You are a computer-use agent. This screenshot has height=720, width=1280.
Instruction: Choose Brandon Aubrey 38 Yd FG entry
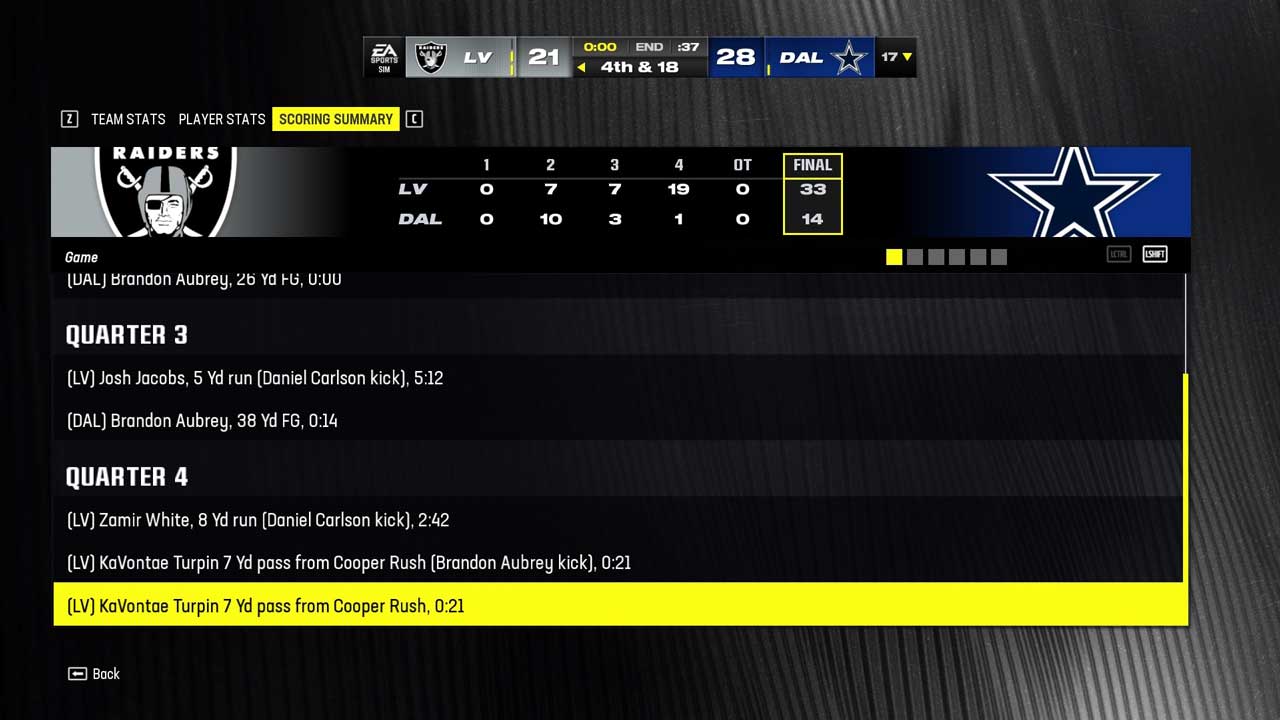(202, 421)
